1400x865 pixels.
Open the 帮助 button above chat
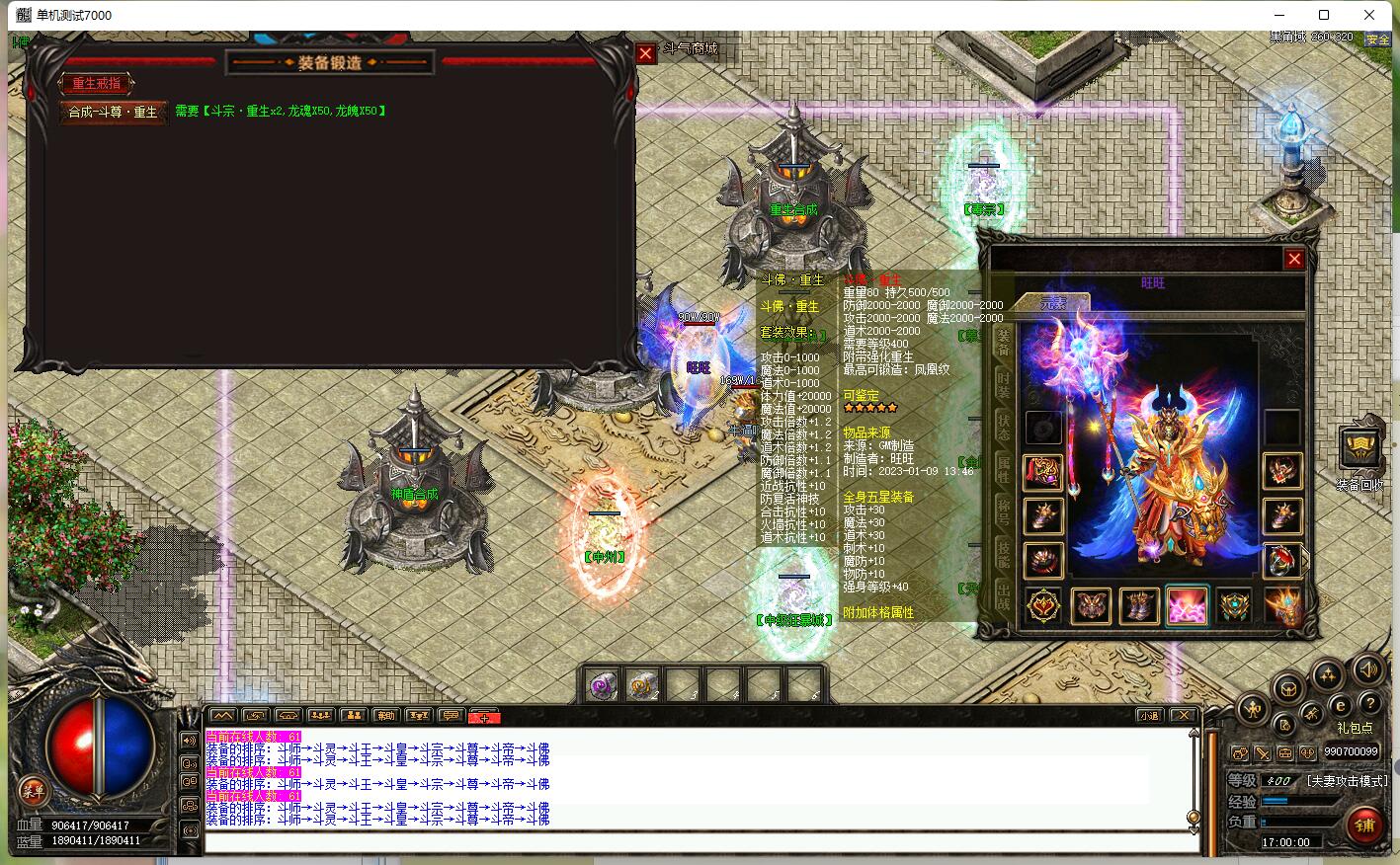(385, 716)
